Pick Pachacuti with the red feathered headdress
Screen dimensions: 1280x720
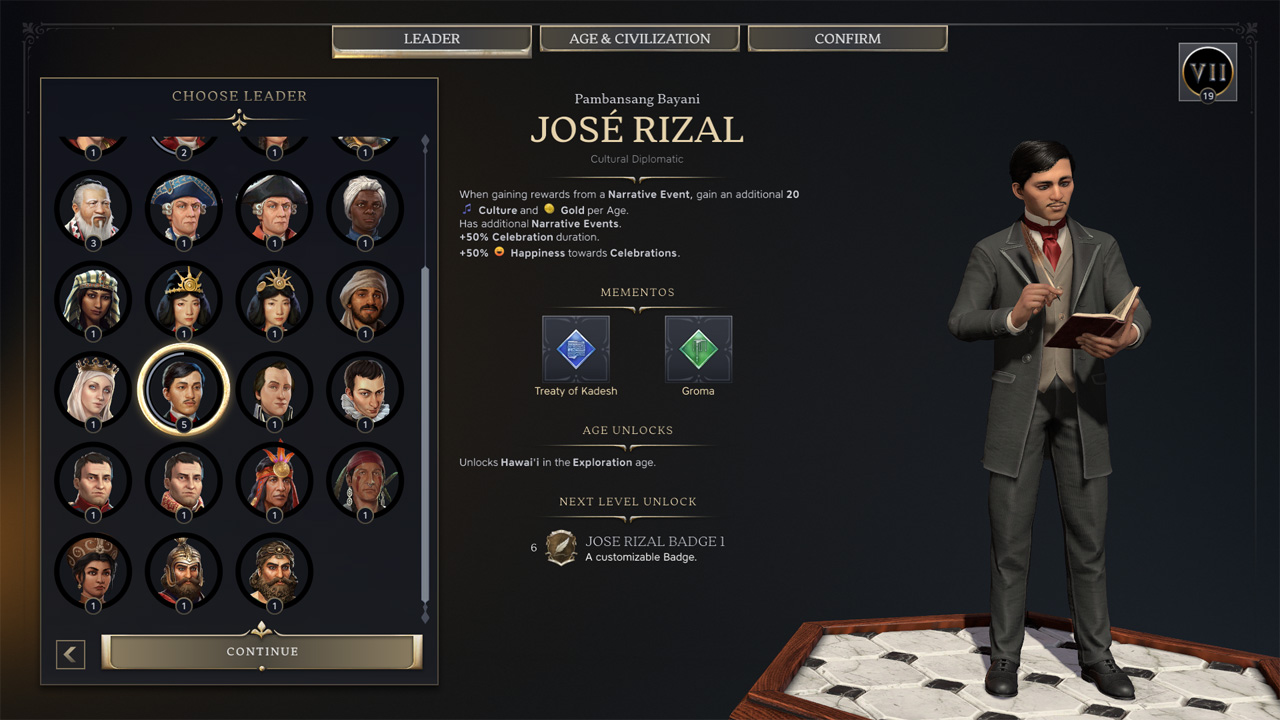pos(274,480)
